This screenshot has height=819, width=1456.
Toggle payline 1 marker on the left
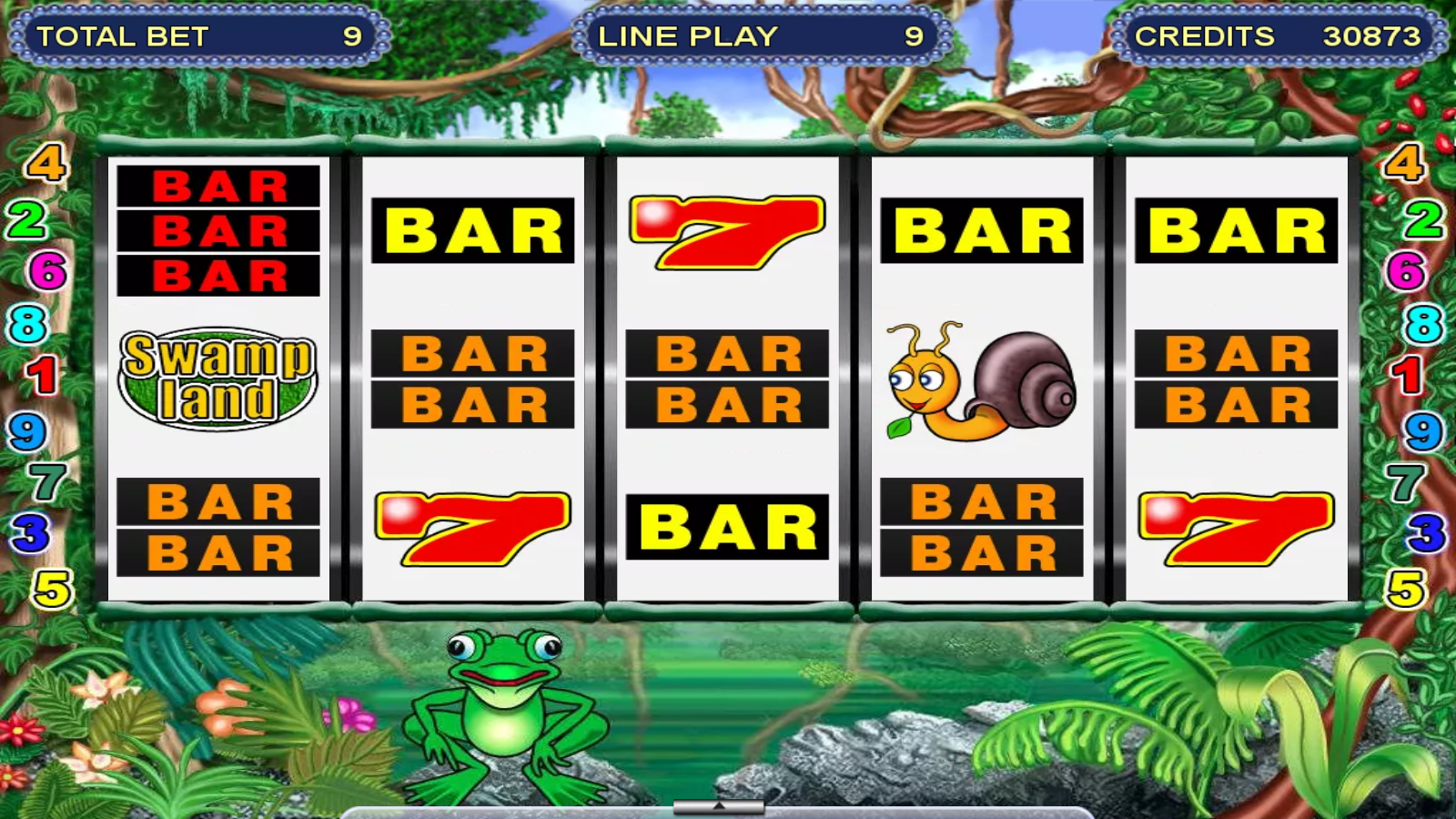[44, 372]
